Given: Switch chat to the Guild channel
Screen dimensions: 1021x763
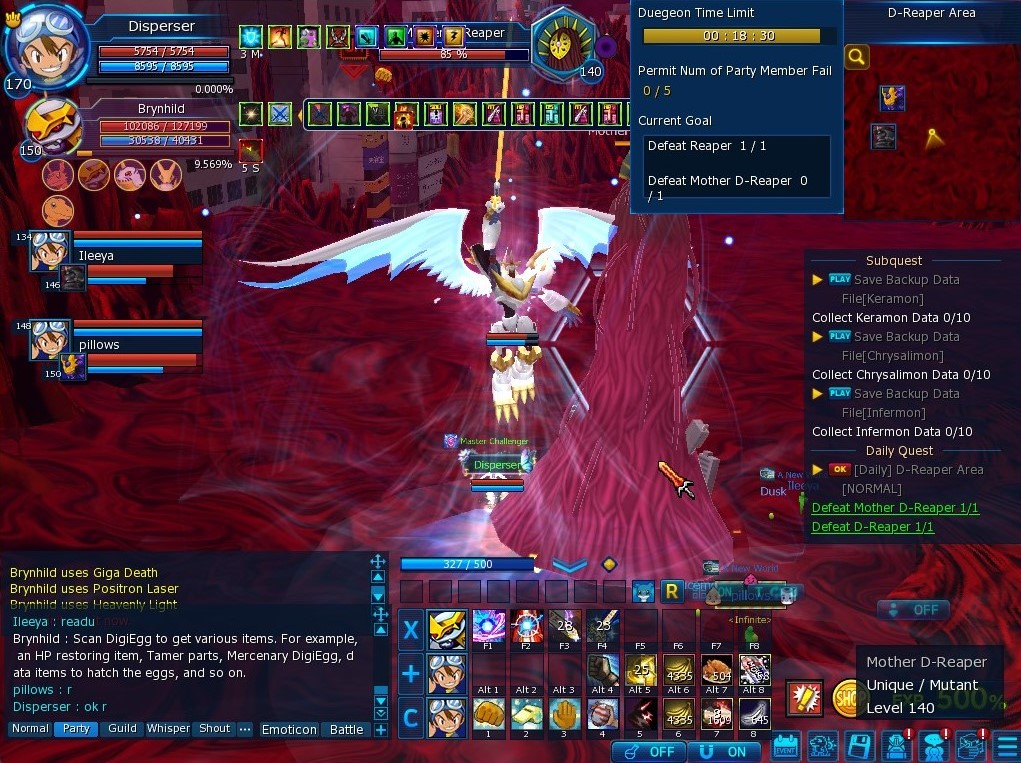Looking at the screenshot, I should point(122,729).
